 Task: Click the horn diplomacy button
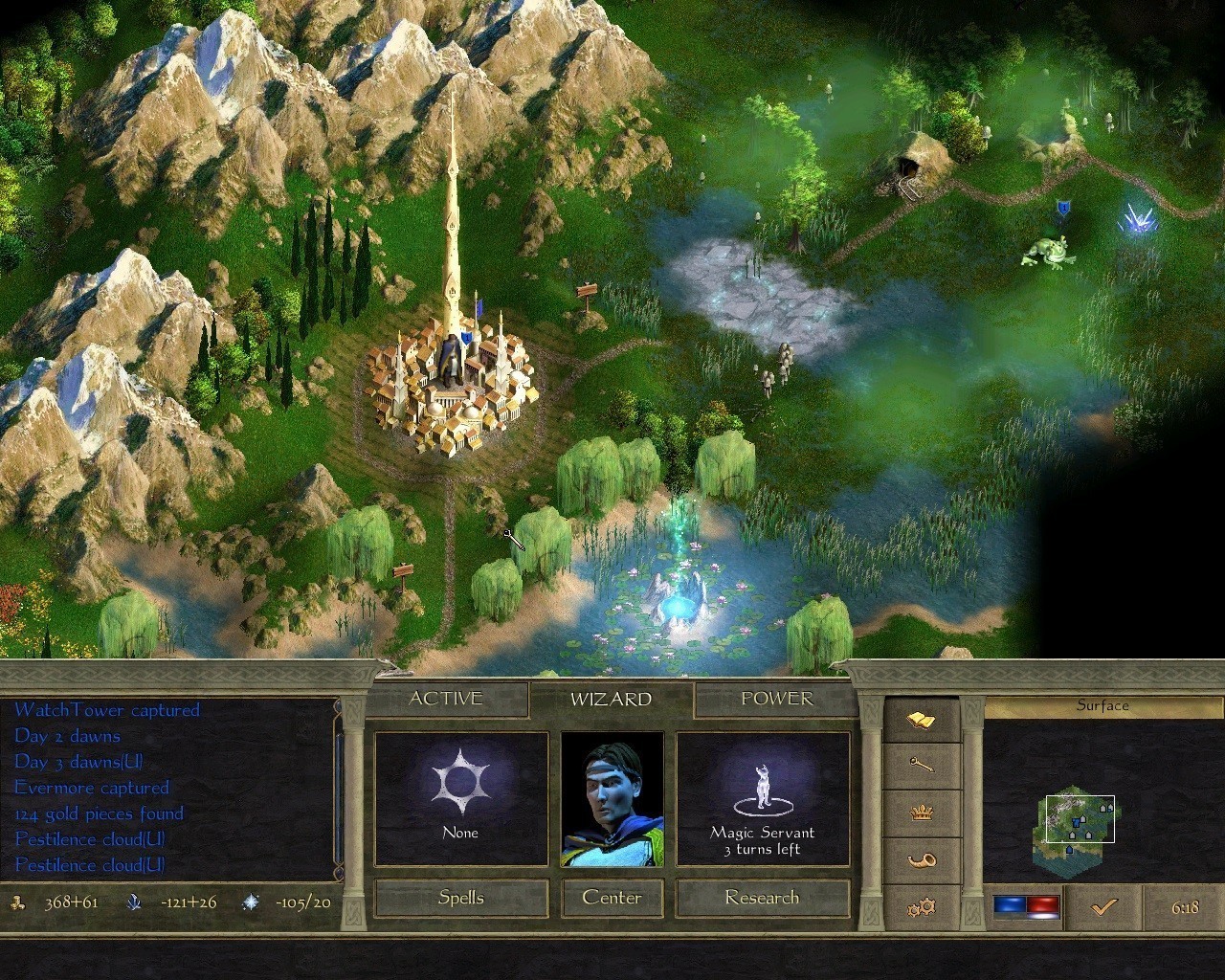click(x=921, y=859)
